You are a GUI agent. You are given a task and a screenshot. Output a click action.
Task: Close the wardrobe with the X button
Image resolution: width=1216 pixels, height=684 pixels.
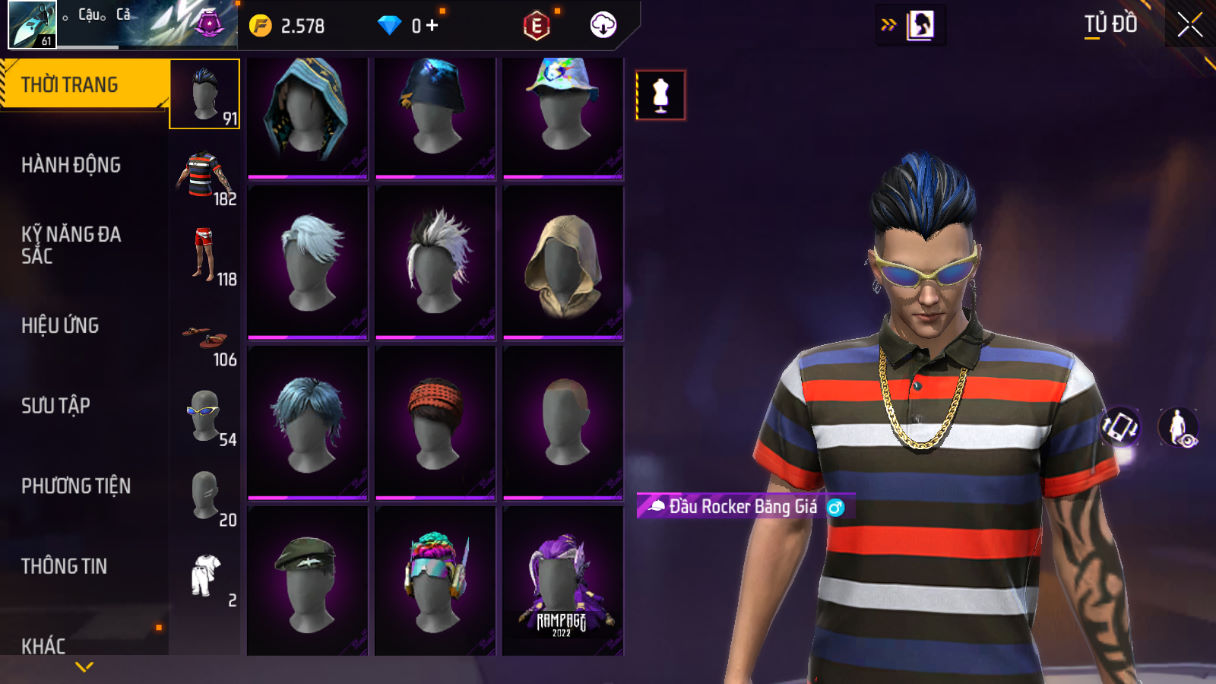[x=1190, y=25]
